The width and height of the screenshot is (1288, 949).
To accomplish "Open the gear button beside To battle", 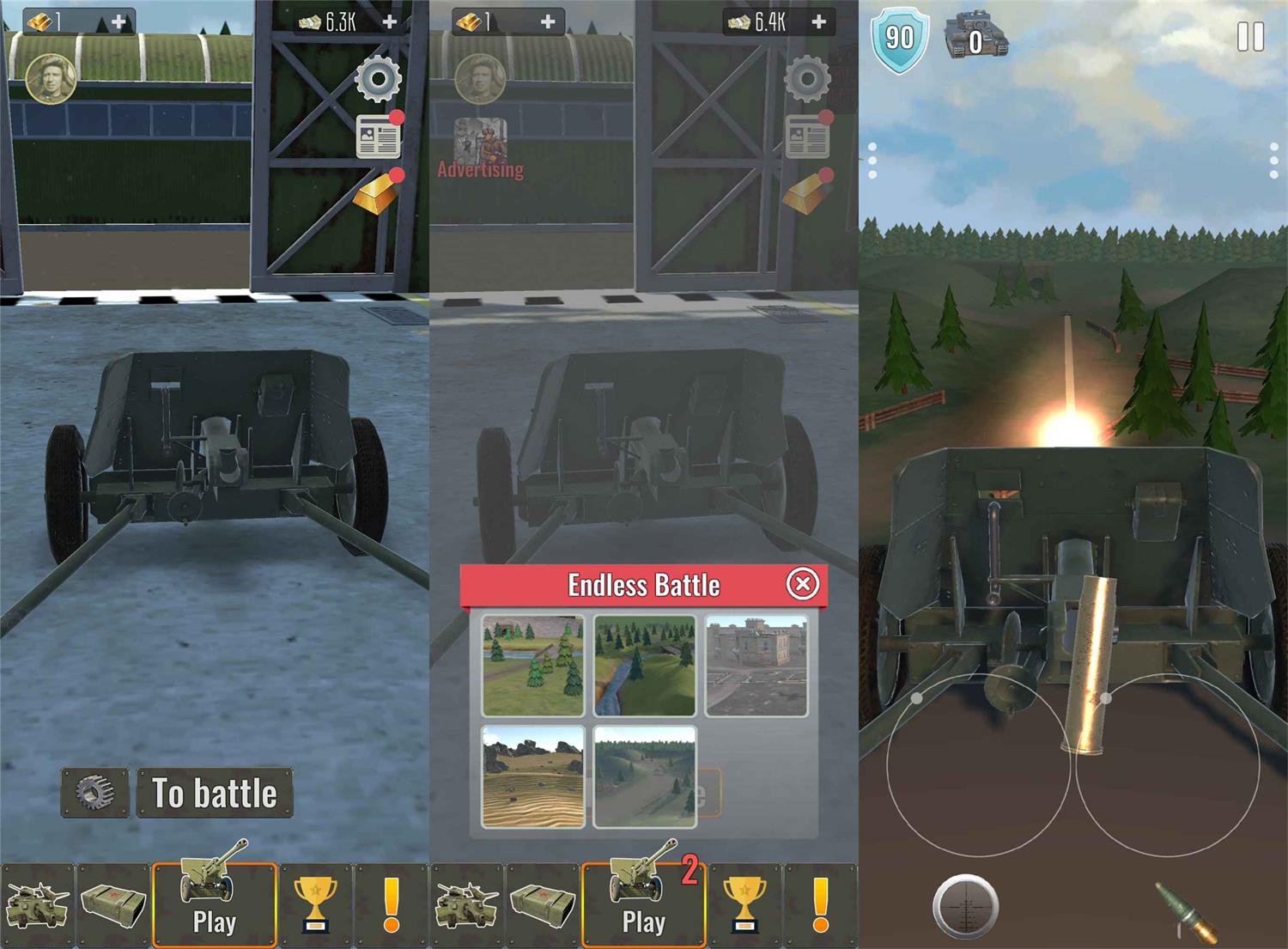I will (x=94, y=792).
